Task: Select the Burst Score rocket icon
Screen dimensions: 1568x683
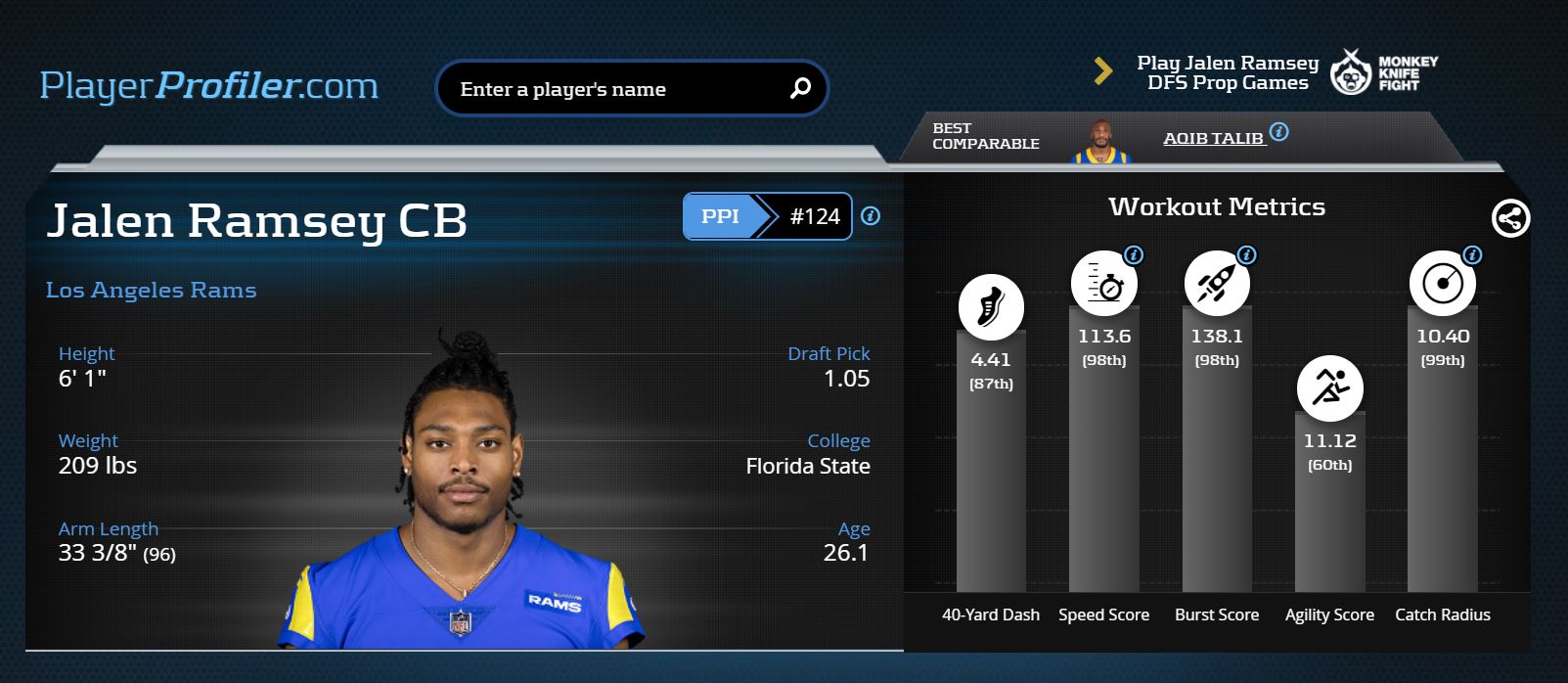Action: [1216, 285]
